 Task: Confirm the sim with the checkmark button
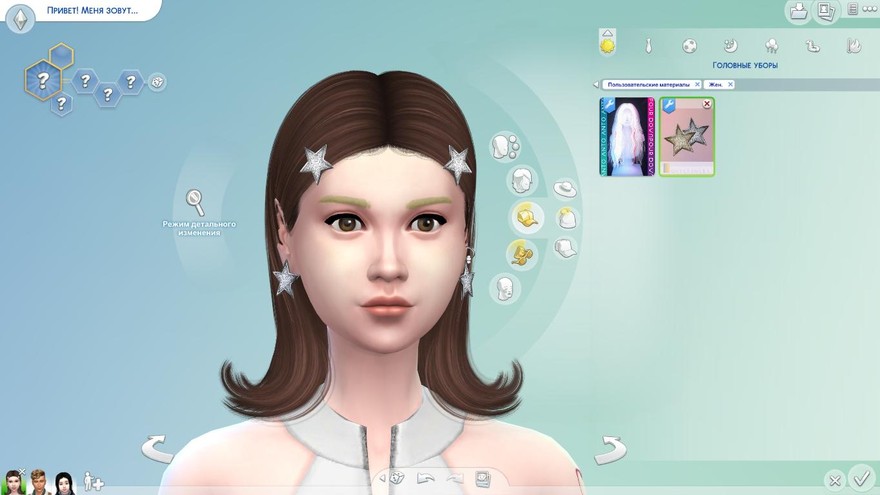(x=859, y=477)
